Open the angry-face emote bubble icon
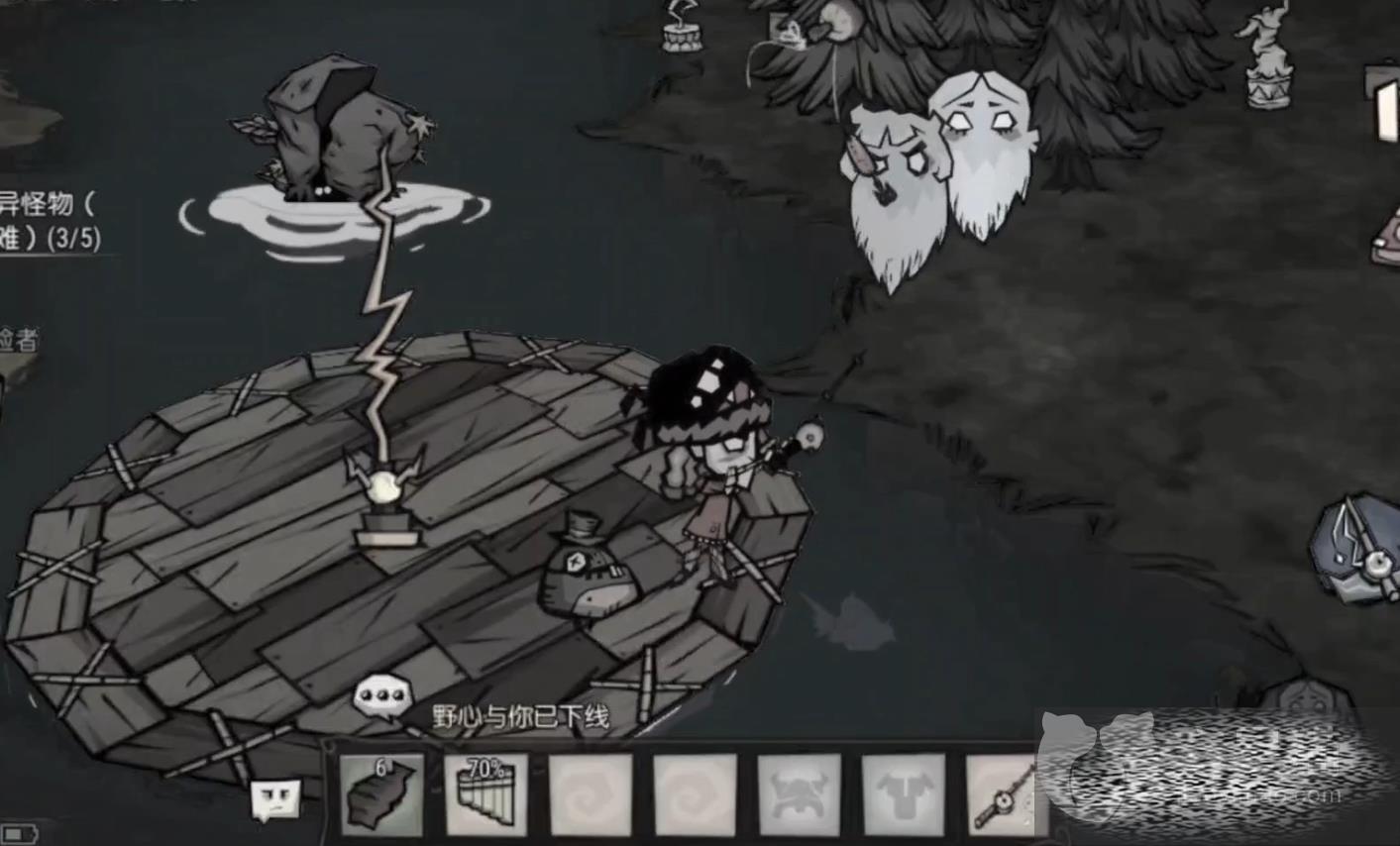Image resolution: width=1400 pixels, height=846 pixels. click(x=273, y=799)
